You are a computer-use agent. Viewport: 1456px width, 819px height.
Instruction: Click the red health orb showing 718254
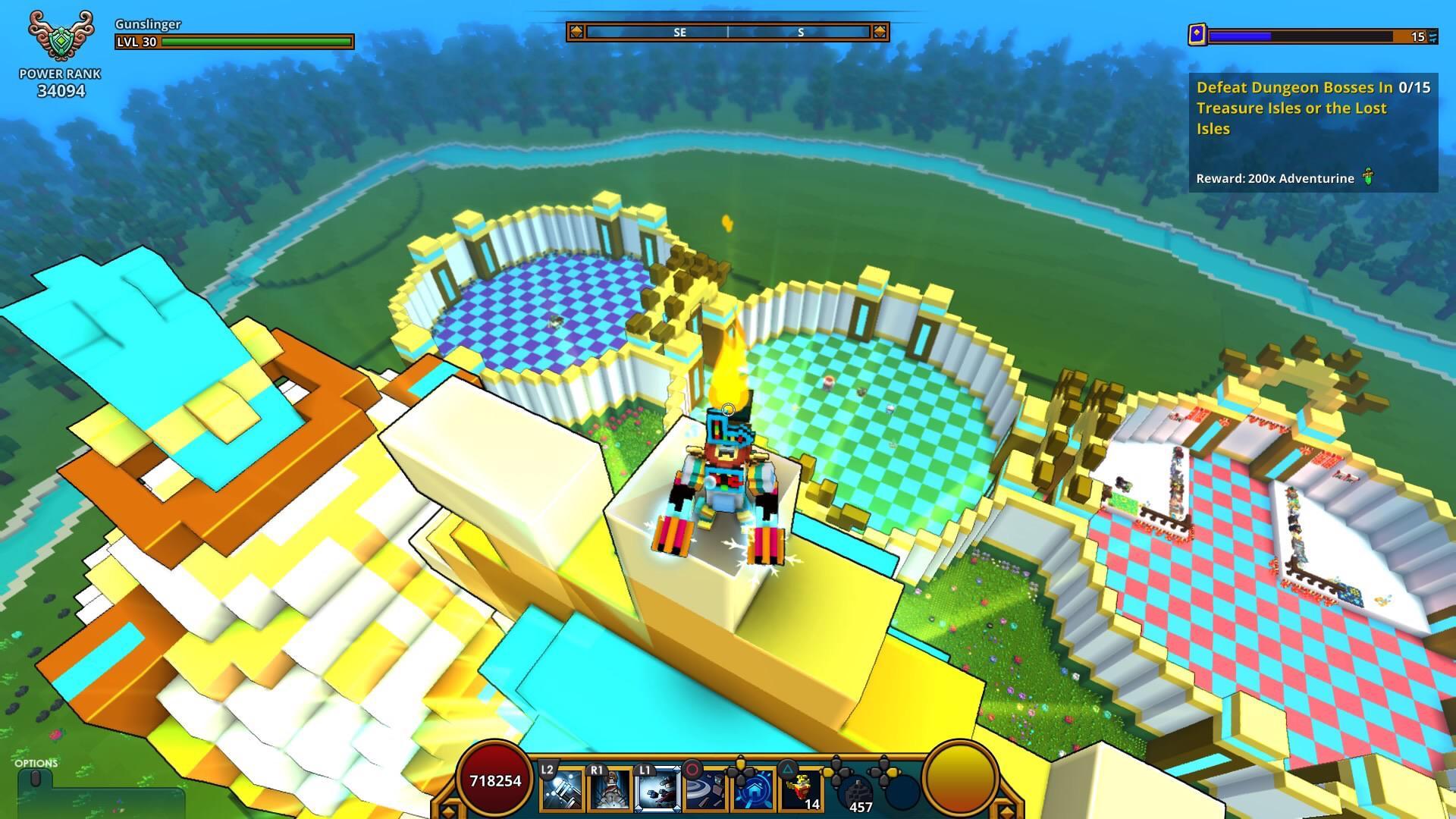(494, 780)
